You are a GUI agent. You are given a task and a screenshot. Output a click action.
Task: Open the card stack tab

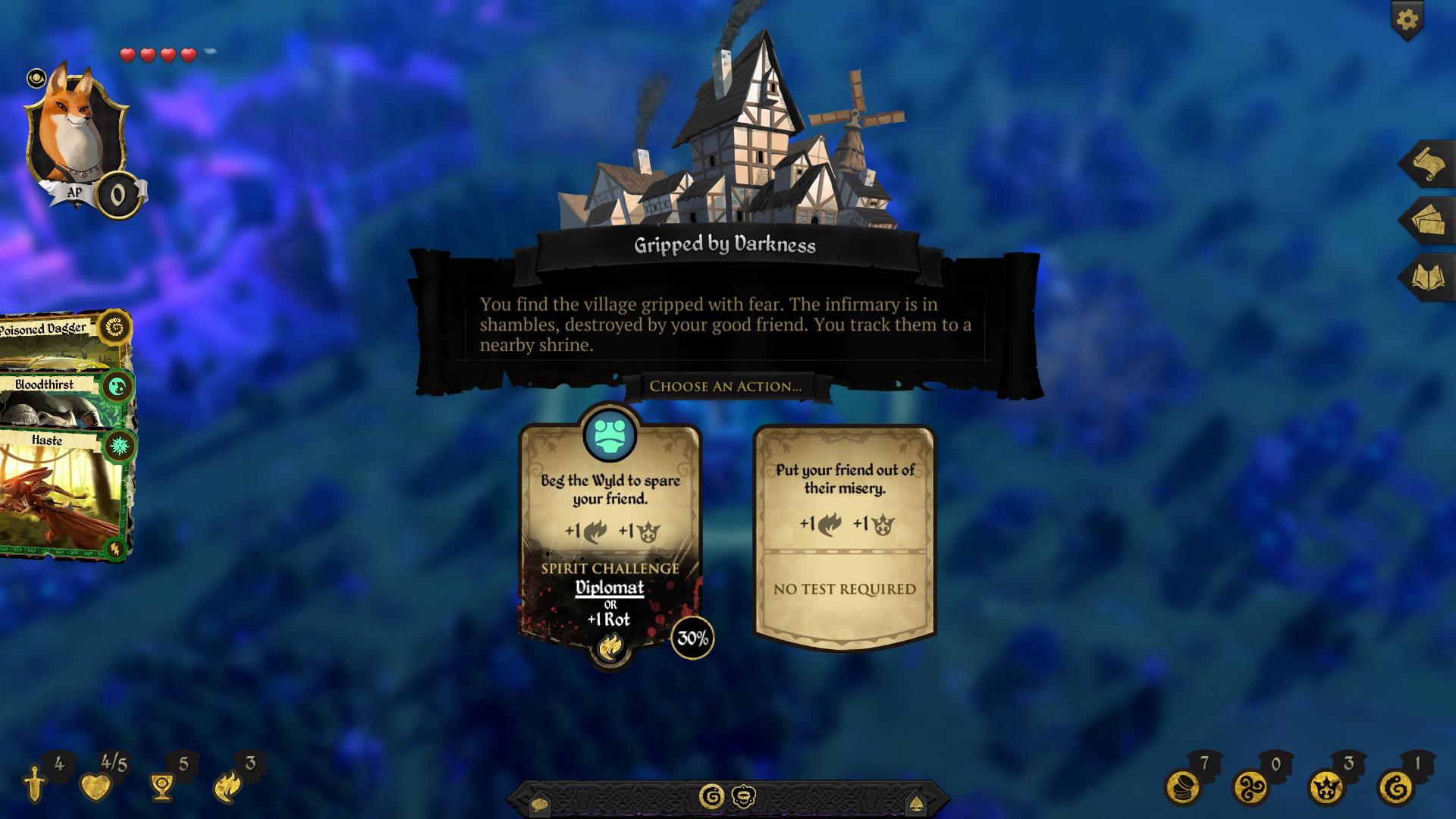[1428, 220]
